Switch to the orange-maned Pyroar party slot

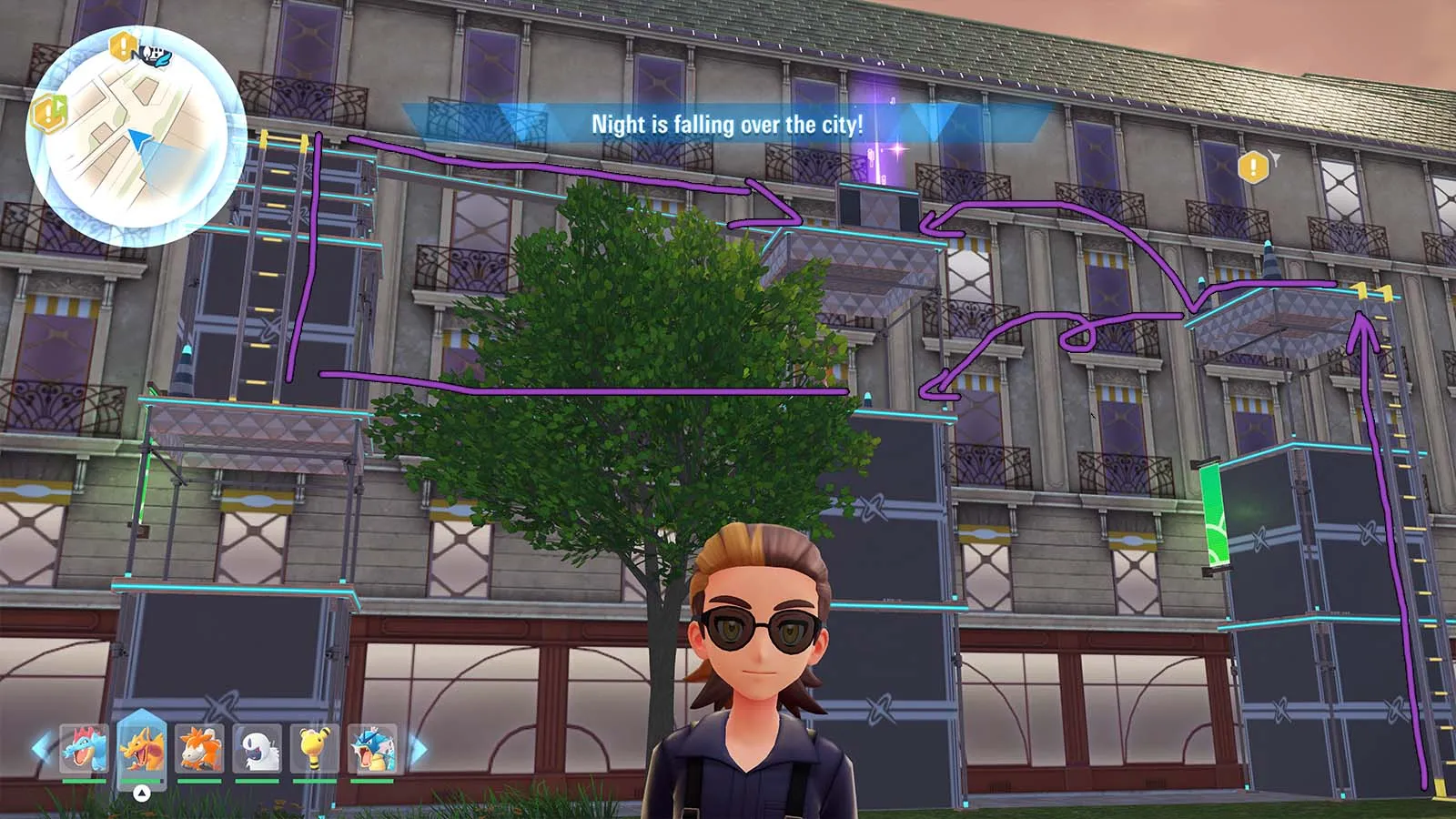pos(199,749)
